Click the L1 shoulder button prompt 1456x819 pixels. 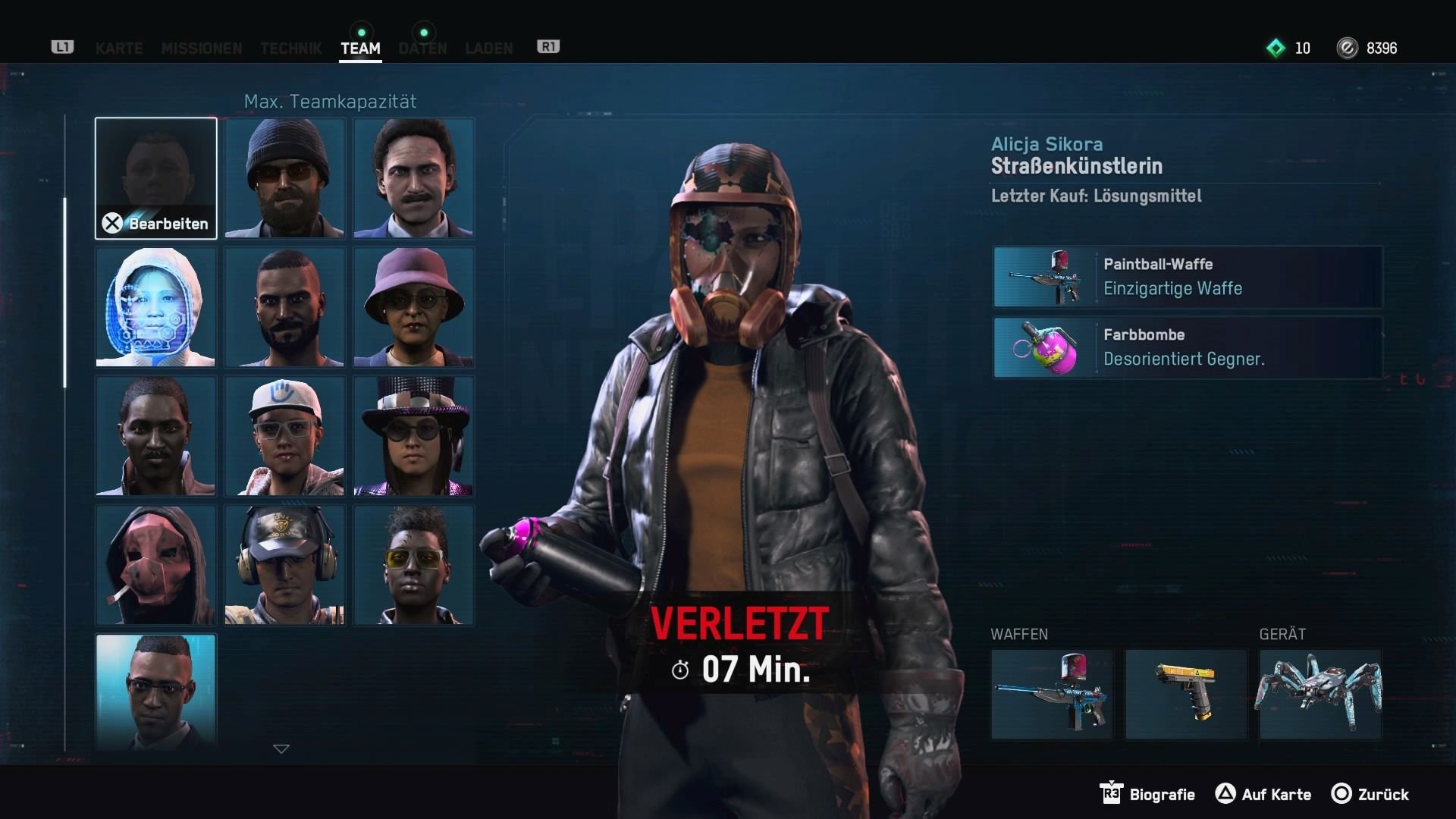coord(61,46)
